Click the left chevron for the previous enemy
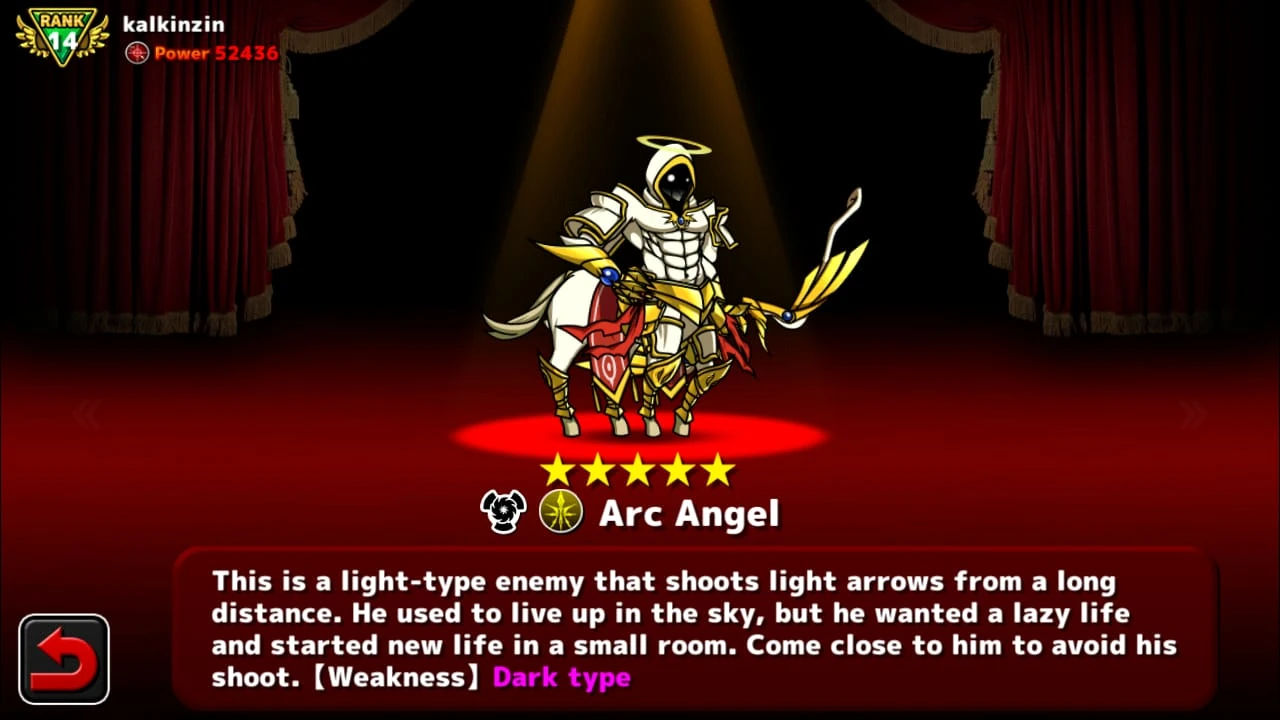 coord(88,412)
